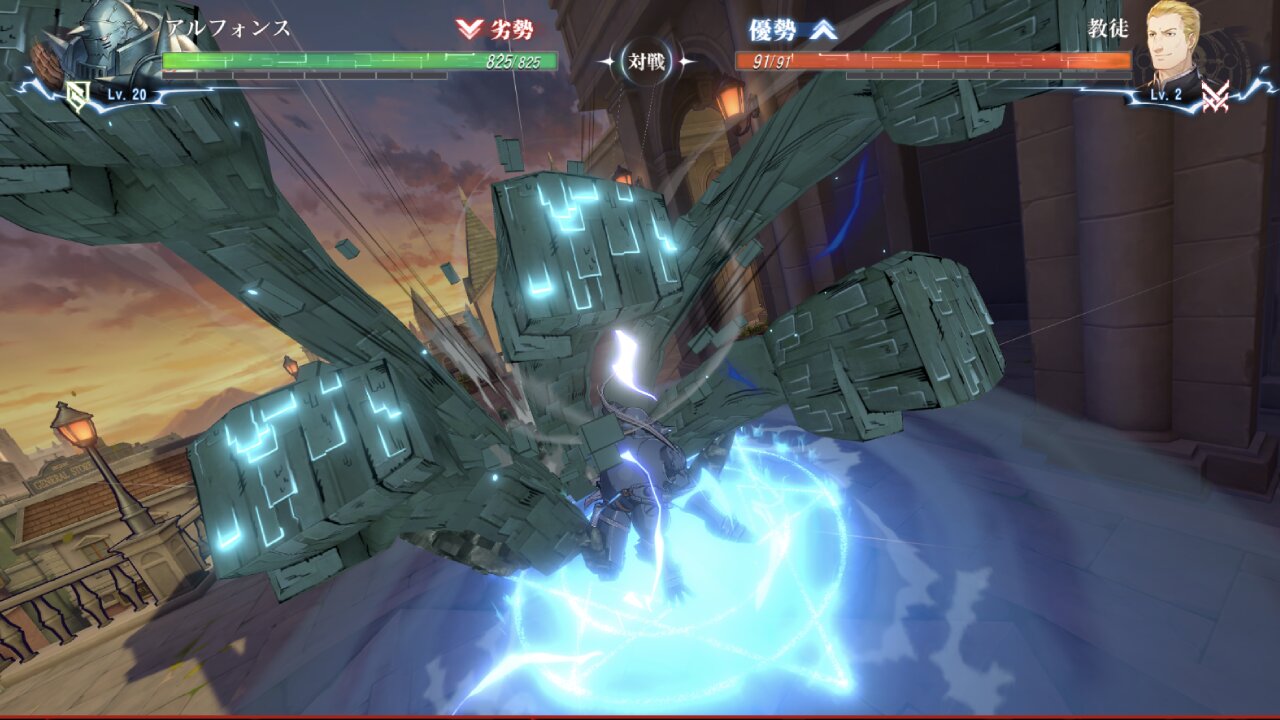Viewport: 1280px width, 720px height.
Task: Collapse the Lv. 2 enemy badge
Action: [x=1168, y=94]
